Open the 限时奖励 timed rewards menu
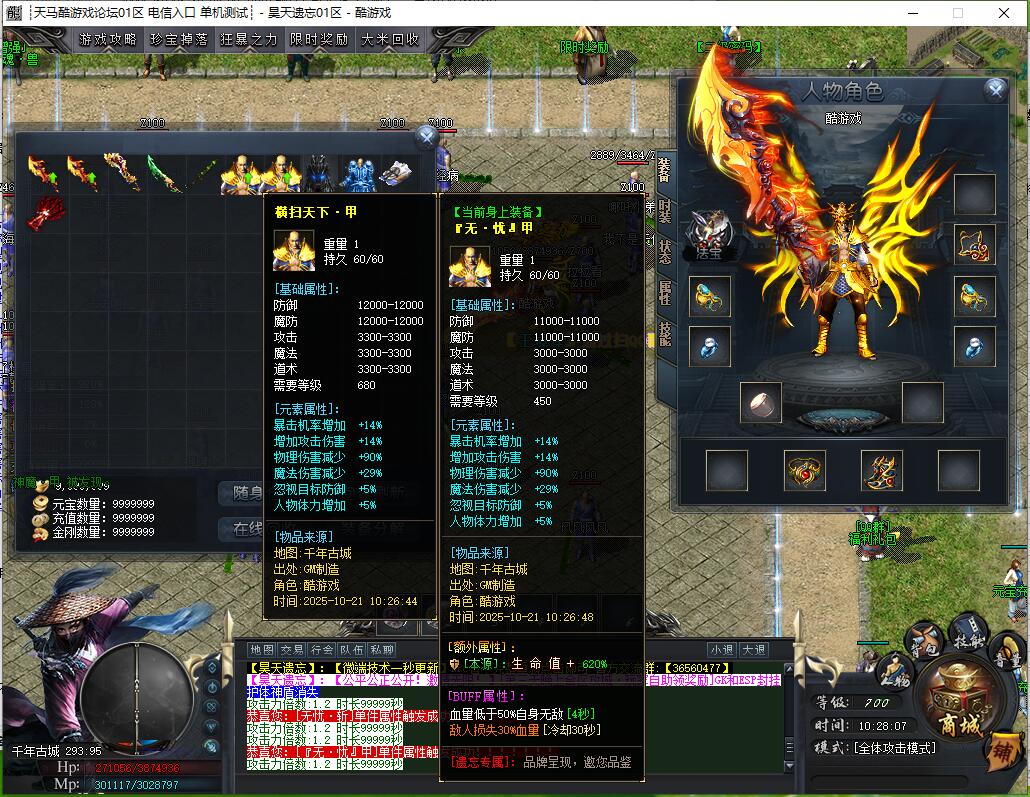 319,40
